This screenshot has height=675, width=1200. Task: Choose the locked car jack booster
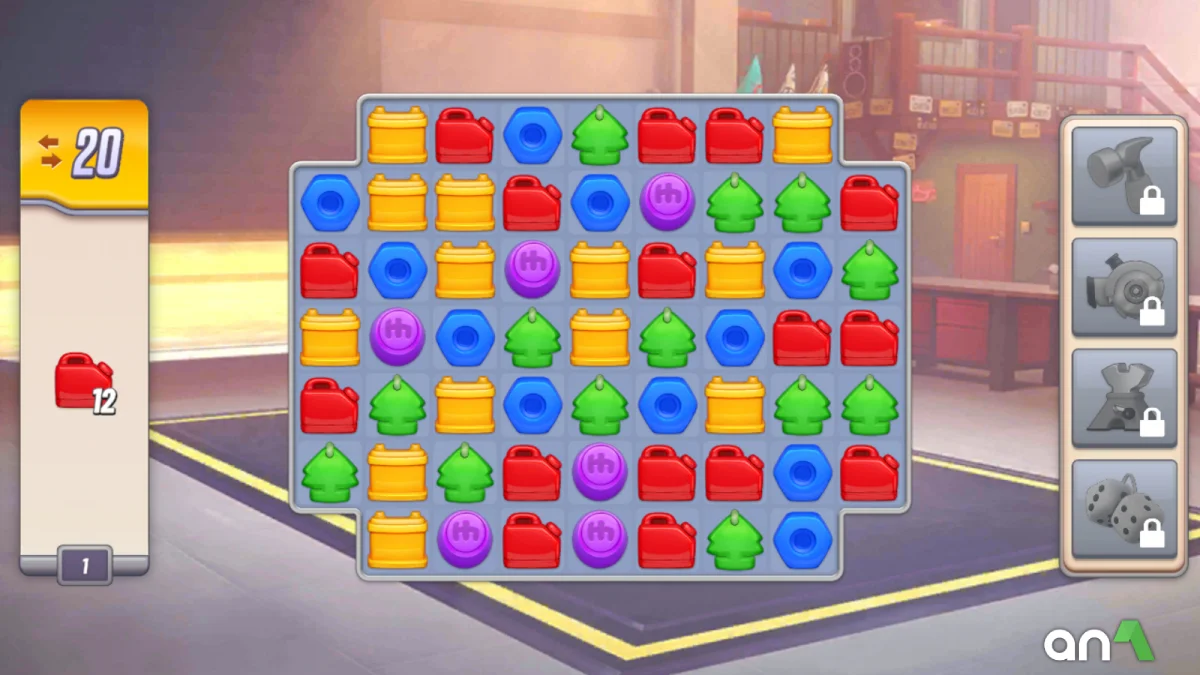pyautogui.click(x=1124, y=398)
